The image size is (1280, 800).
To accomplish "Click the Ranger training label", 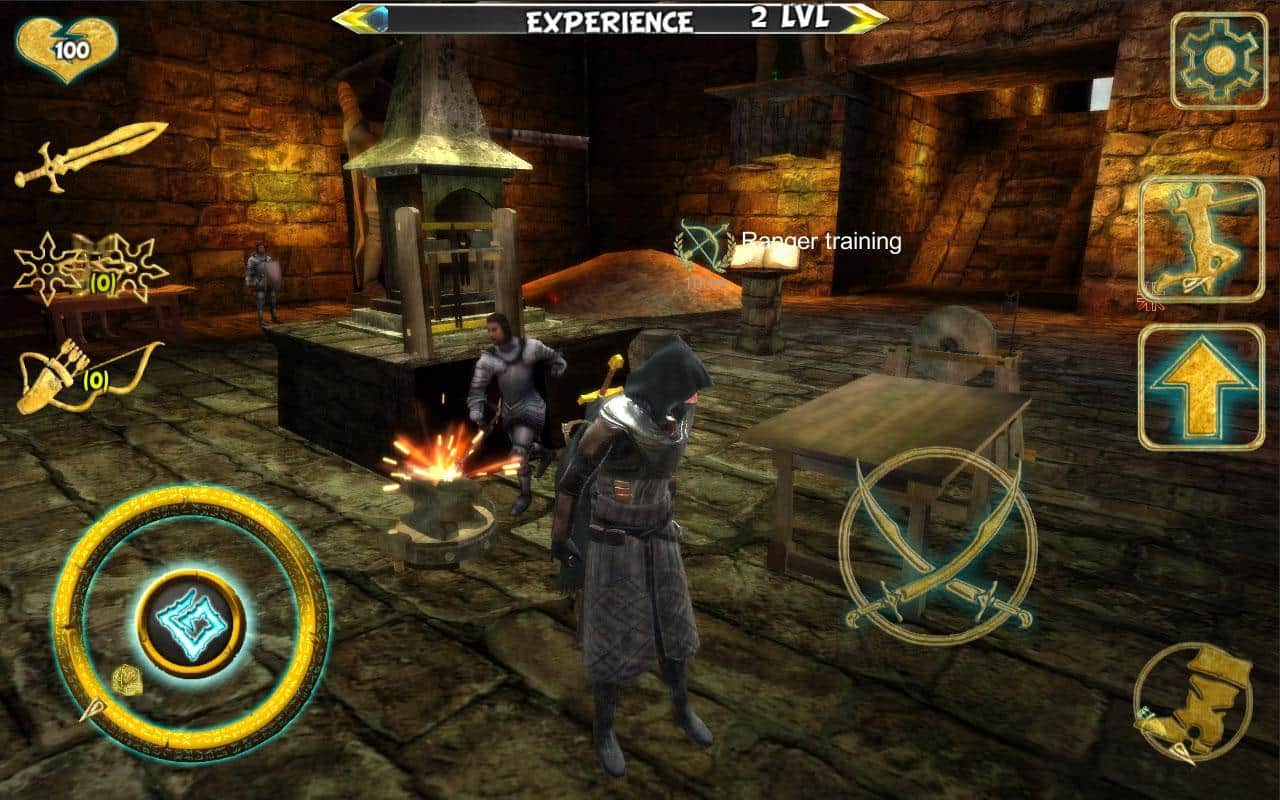I will pos(822,240).
